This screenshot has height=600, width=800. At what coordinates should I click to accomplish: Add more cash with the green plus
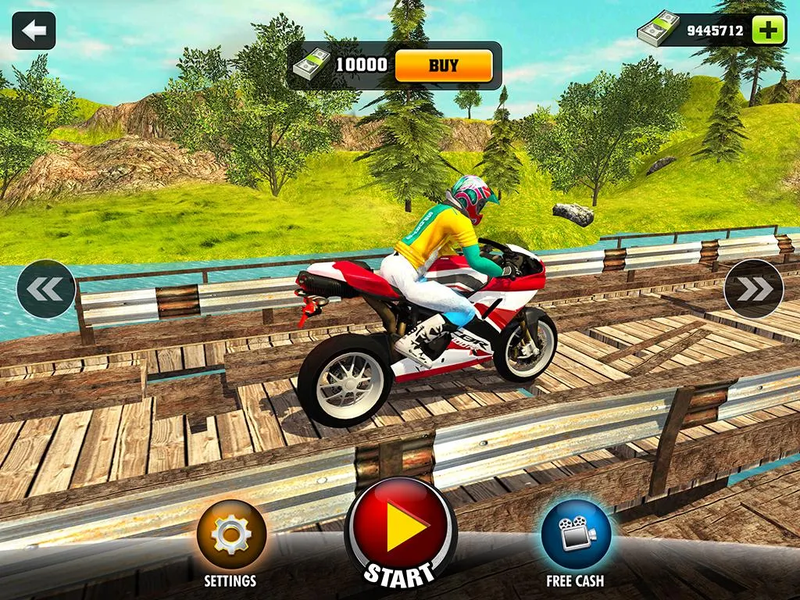768,30
